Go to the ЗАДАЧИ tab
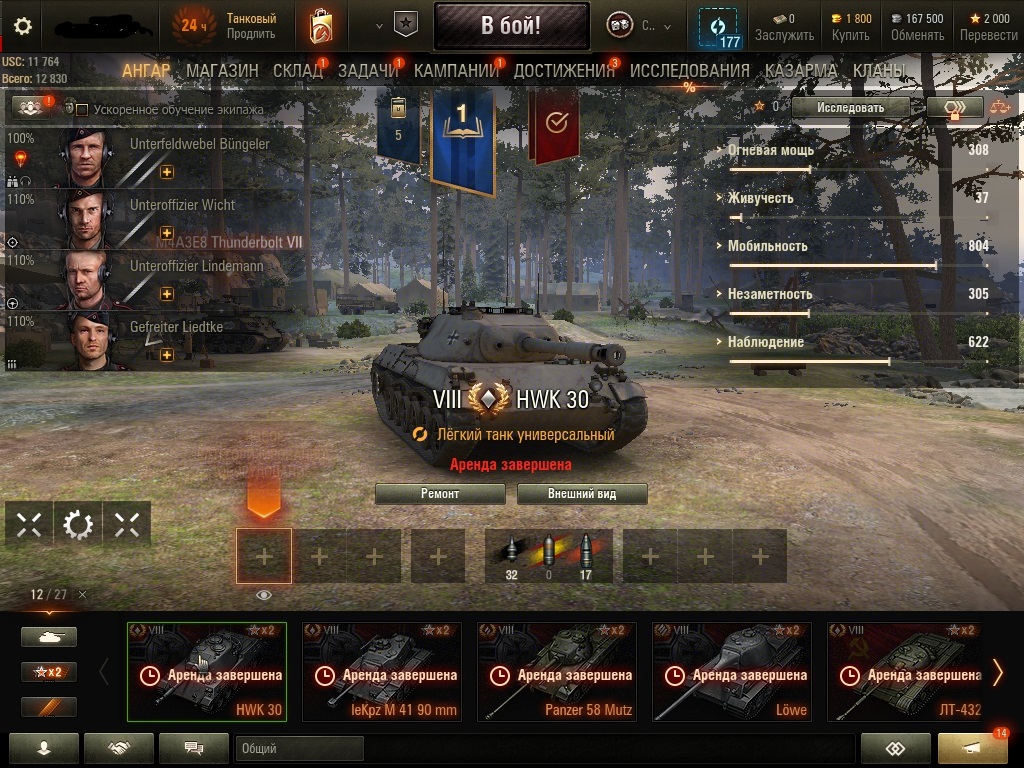The width and height of the screenshot is (1024, 768). [368, 71]
